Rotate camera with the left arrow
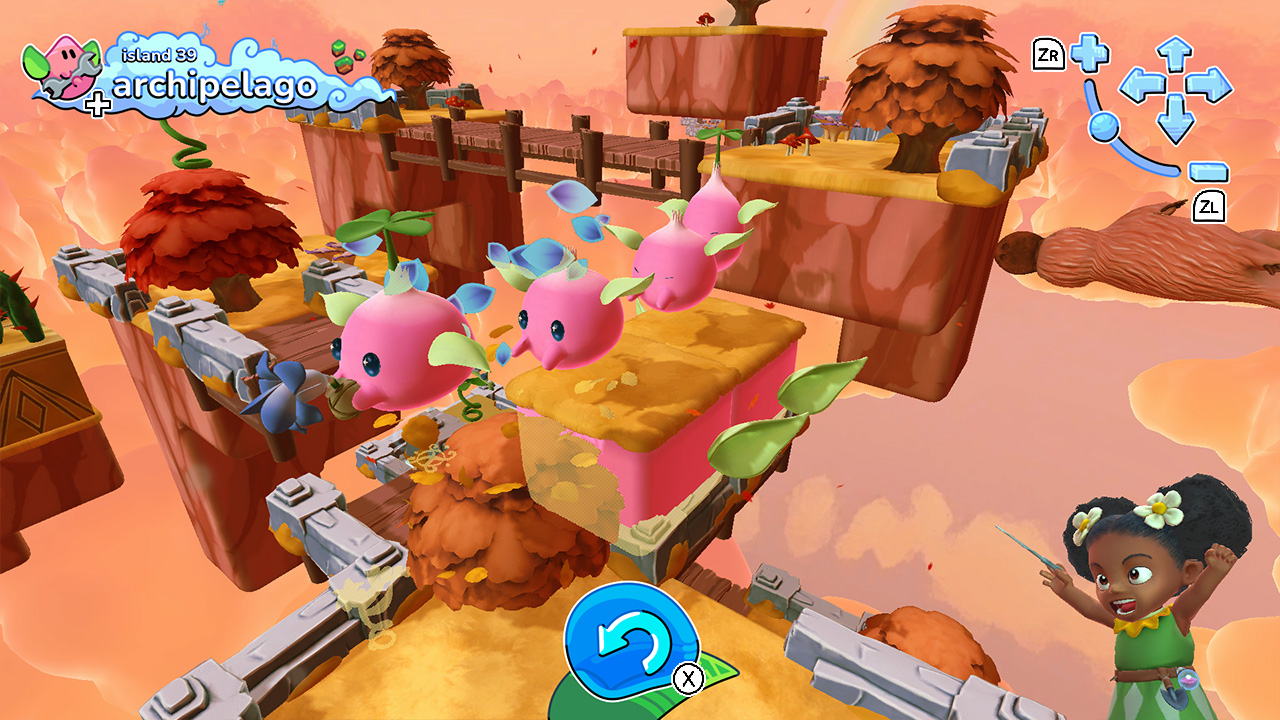This screenshot has height=720, width=1280. pos(1138,86)
